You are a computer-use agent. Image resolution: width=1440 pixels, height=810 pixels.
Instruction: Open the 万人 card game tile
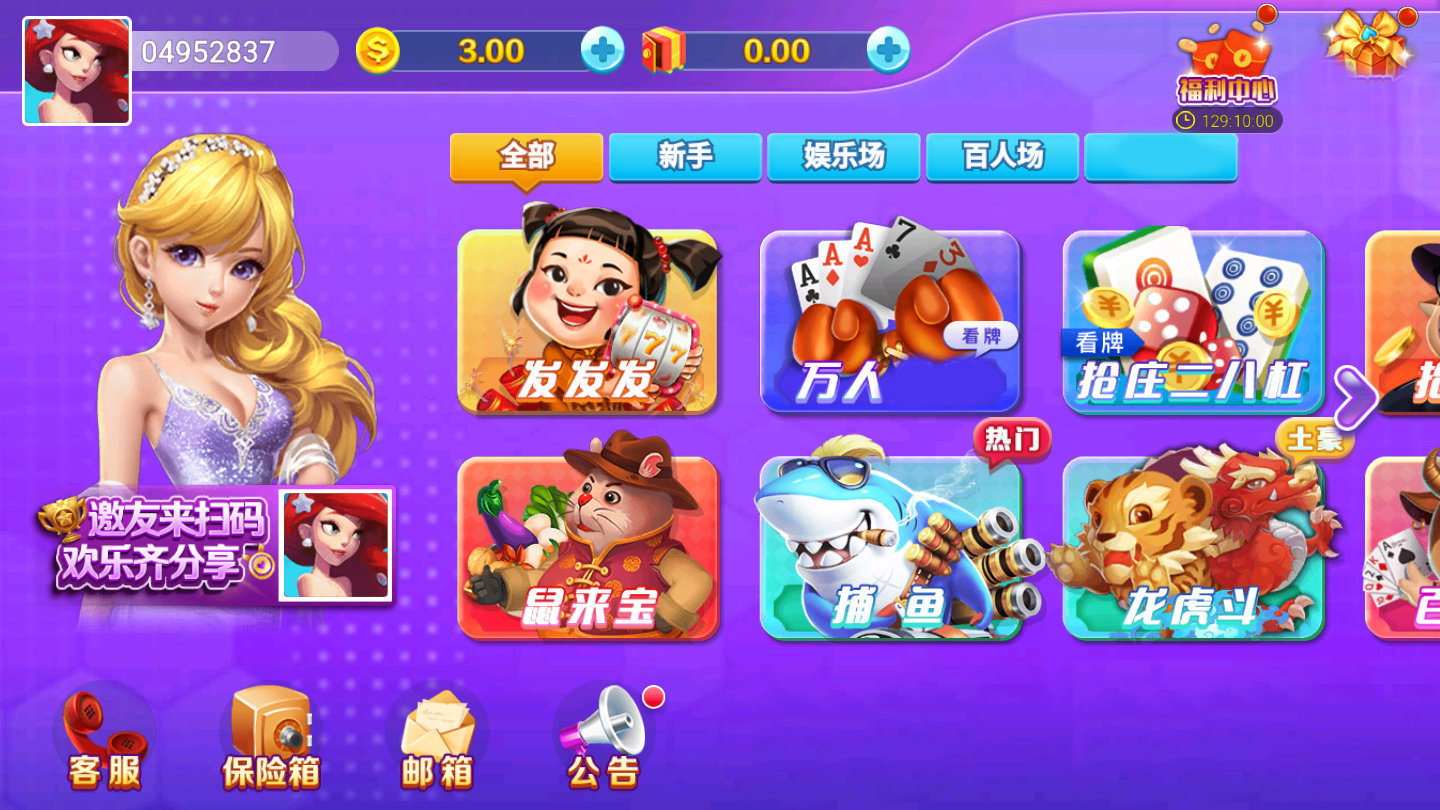coord(890,320)
